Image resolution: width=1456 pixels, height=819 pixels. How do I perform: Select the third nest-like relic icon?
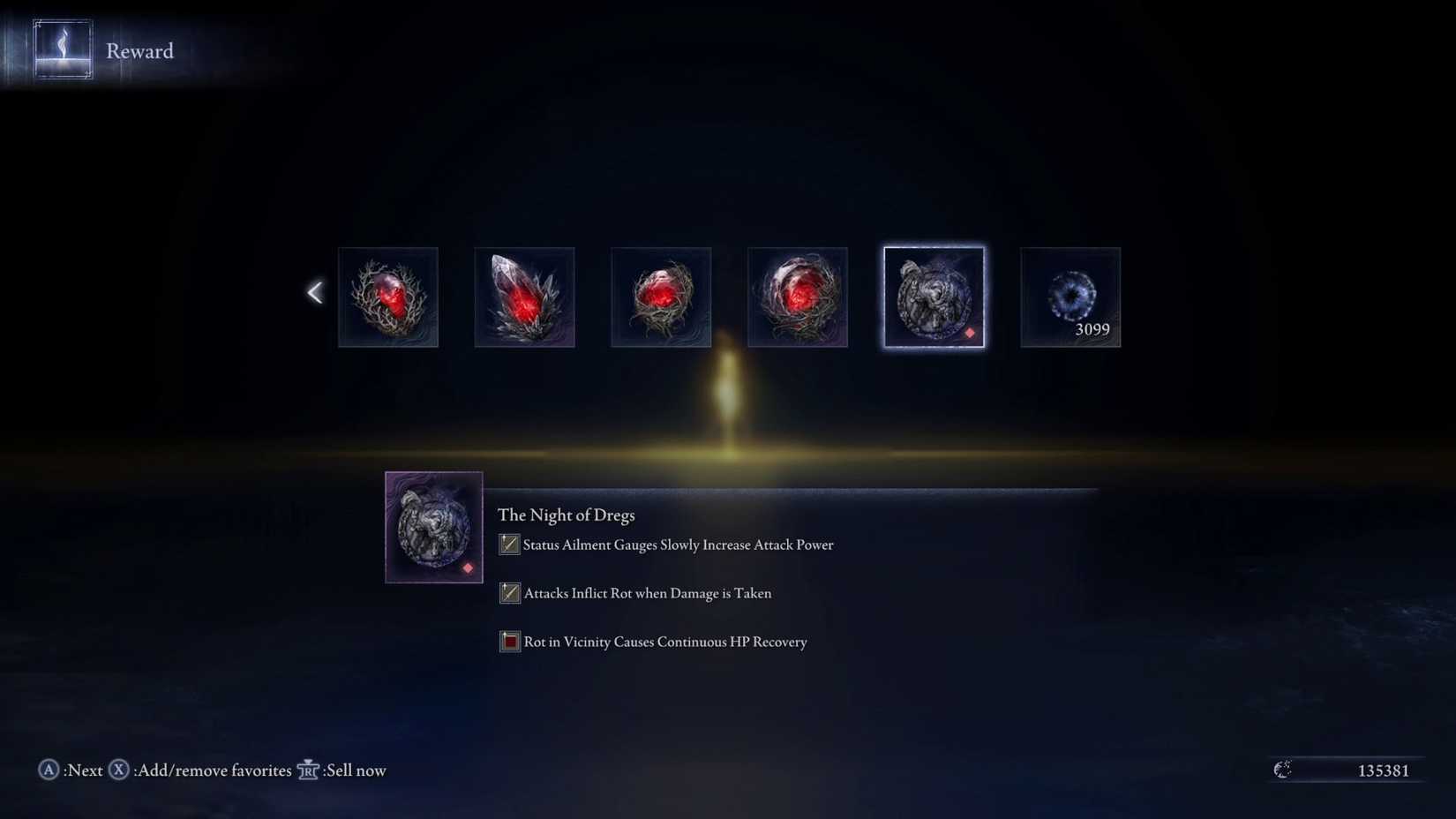tap(661, 297)
